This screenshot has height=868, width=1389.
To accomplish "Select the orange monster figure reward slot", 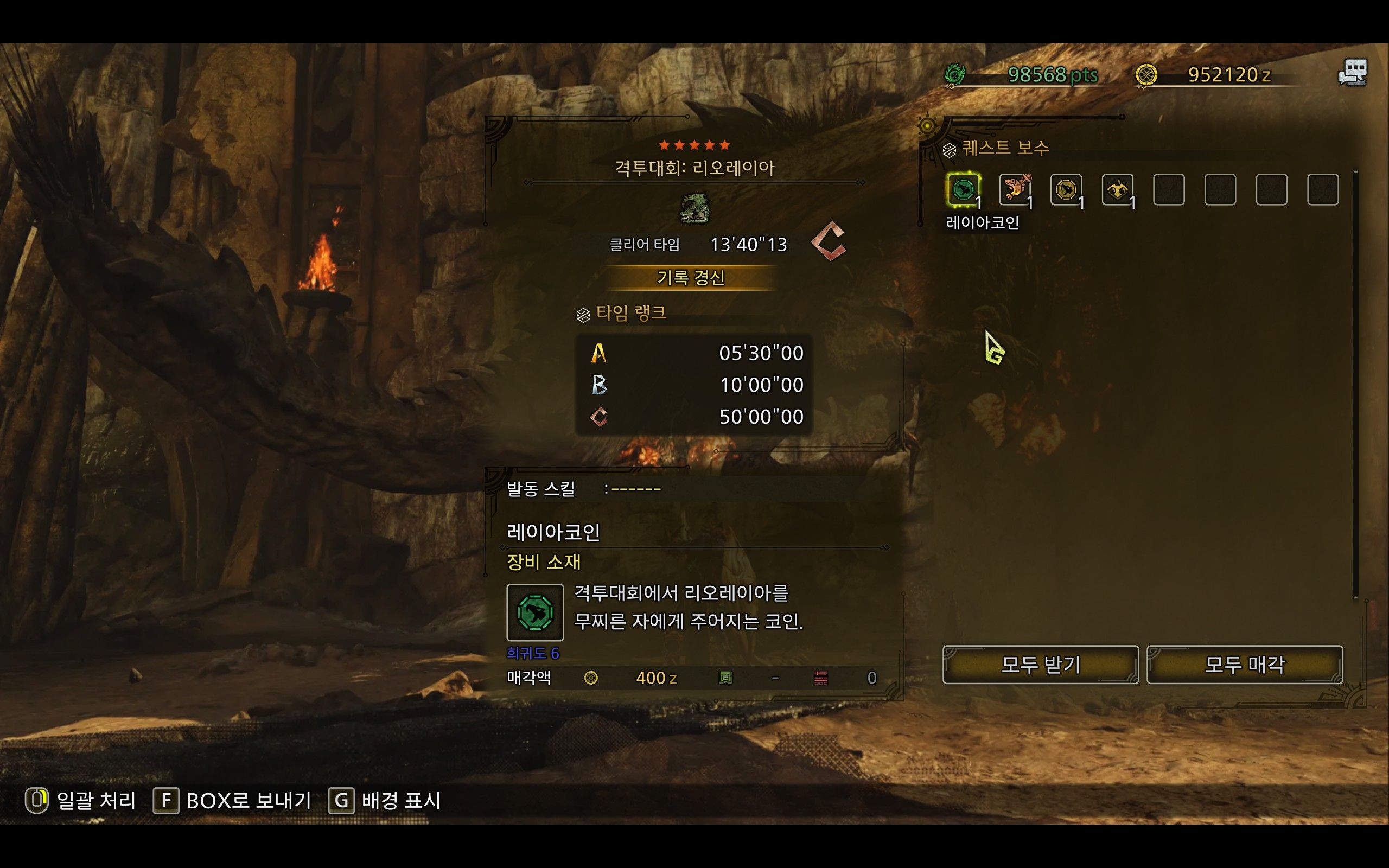I will pyautogui.click(x=1015, y=189).
